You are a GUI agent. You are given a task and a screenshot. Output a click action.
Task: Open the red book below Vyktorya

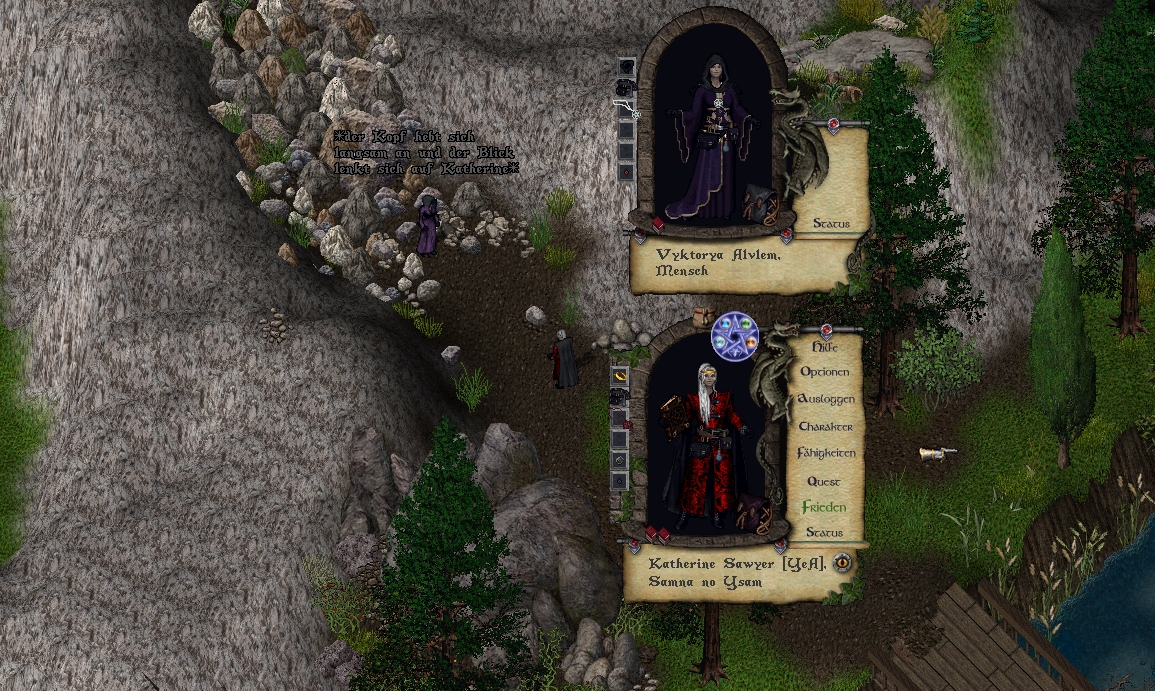(x=659, y=223)
